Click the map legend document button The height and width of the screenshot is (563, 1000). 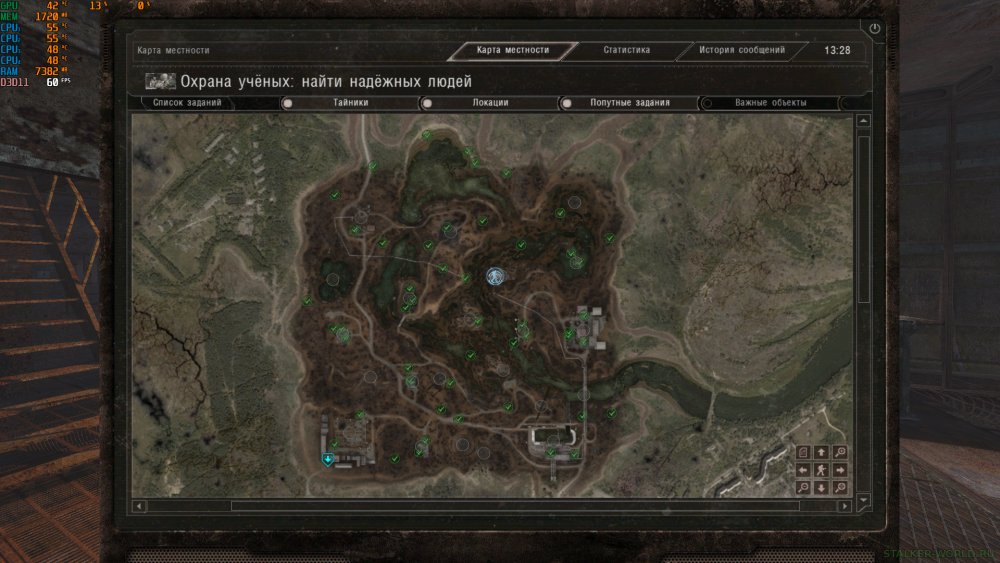pyautogui.click(x=803, y=452)
